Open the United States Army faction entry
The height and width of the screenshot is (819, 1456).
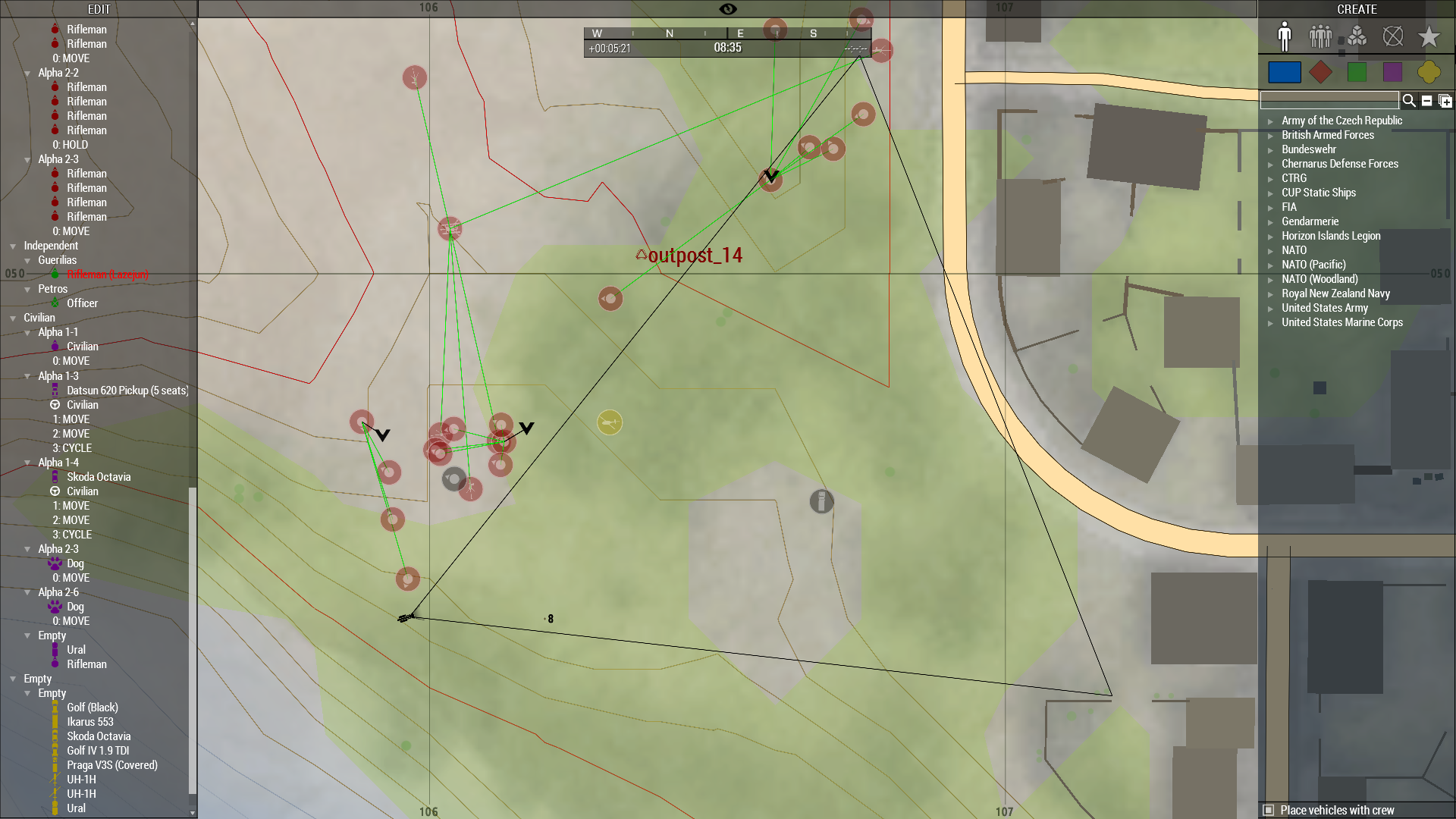(x=1325, y=308)
